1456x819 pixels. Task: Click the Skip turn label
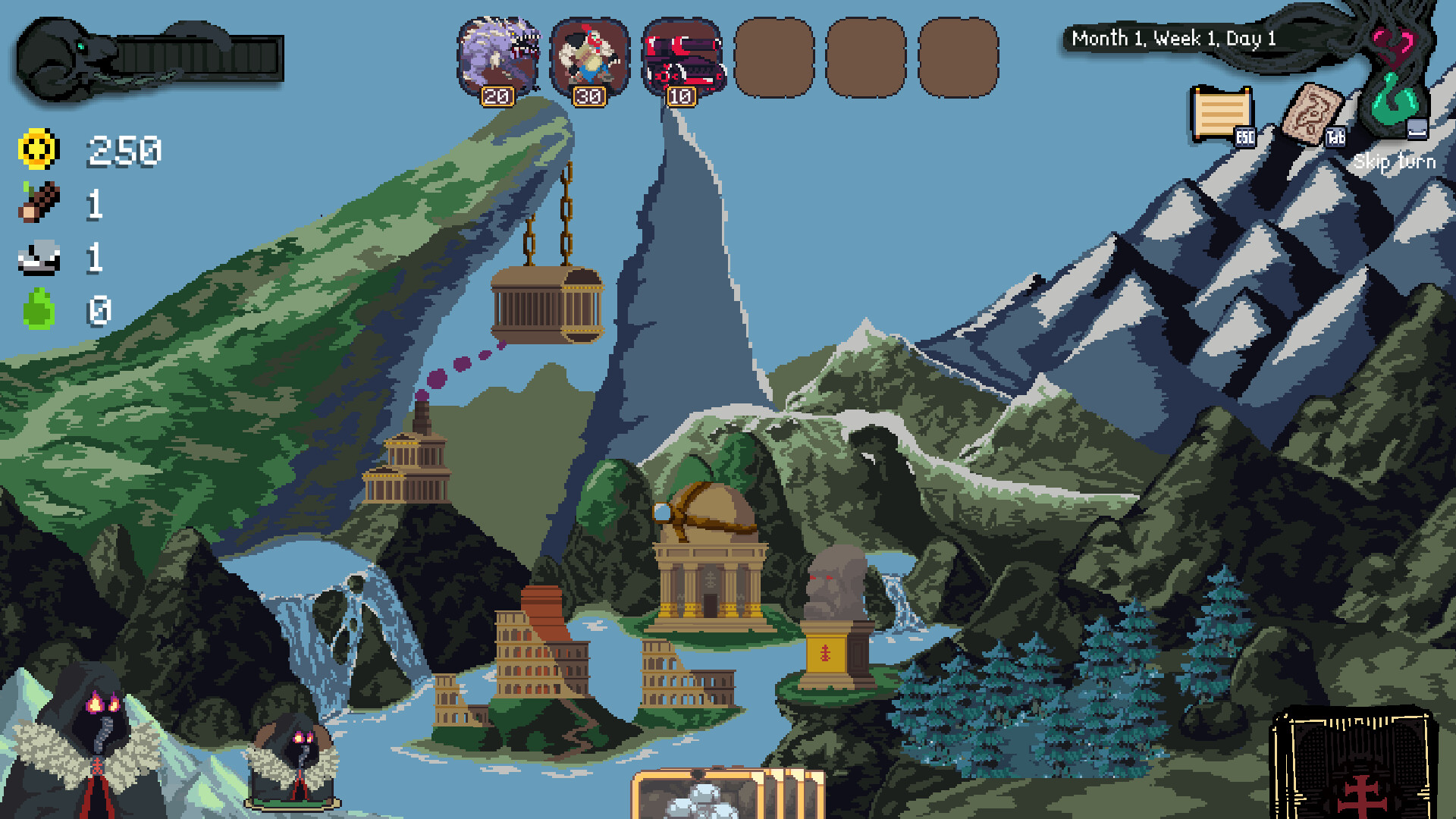click(1395, 162)
